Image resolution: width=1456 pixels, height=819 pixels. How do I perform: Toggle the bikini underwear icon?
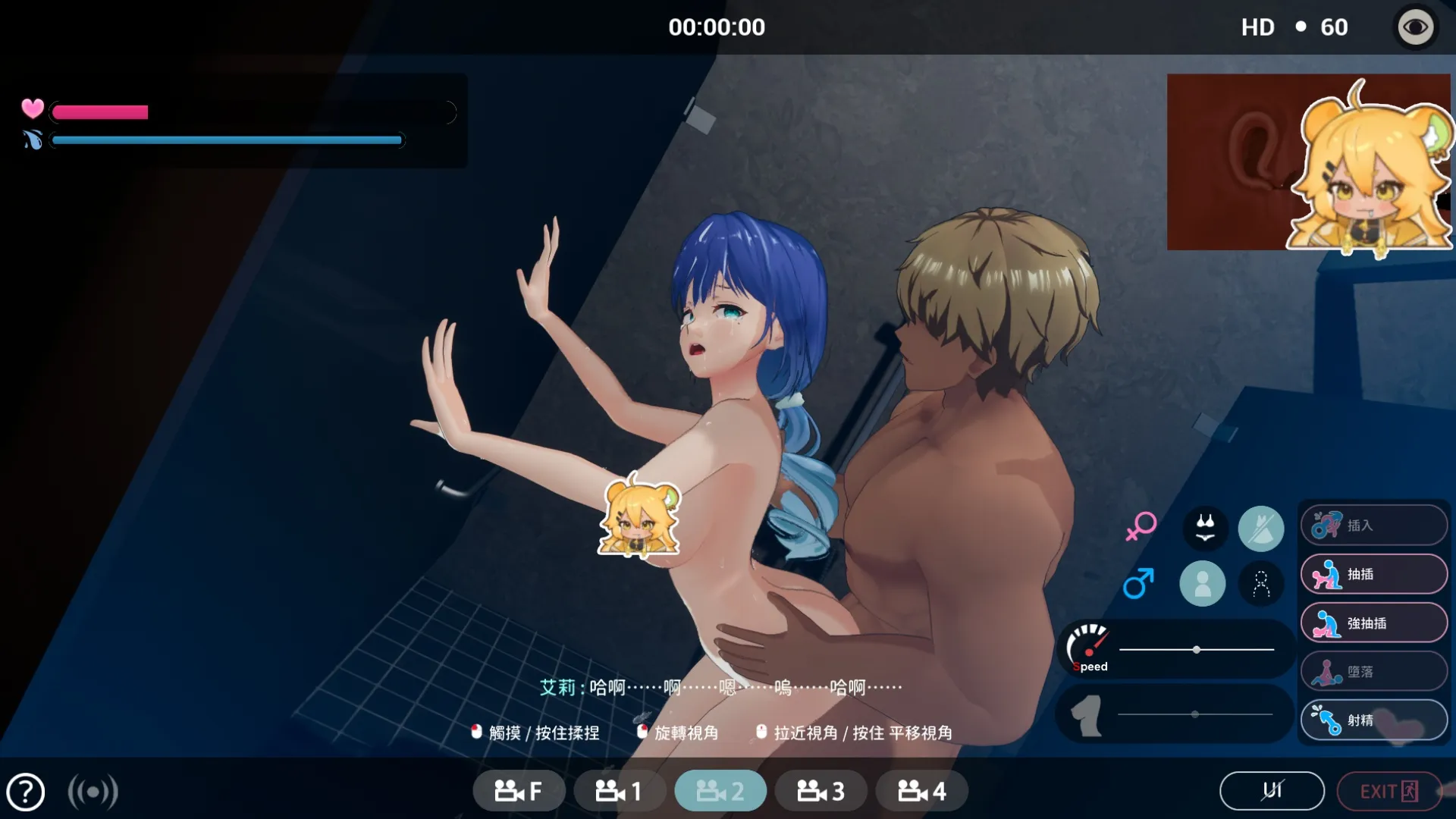[x=1205, y=528]
